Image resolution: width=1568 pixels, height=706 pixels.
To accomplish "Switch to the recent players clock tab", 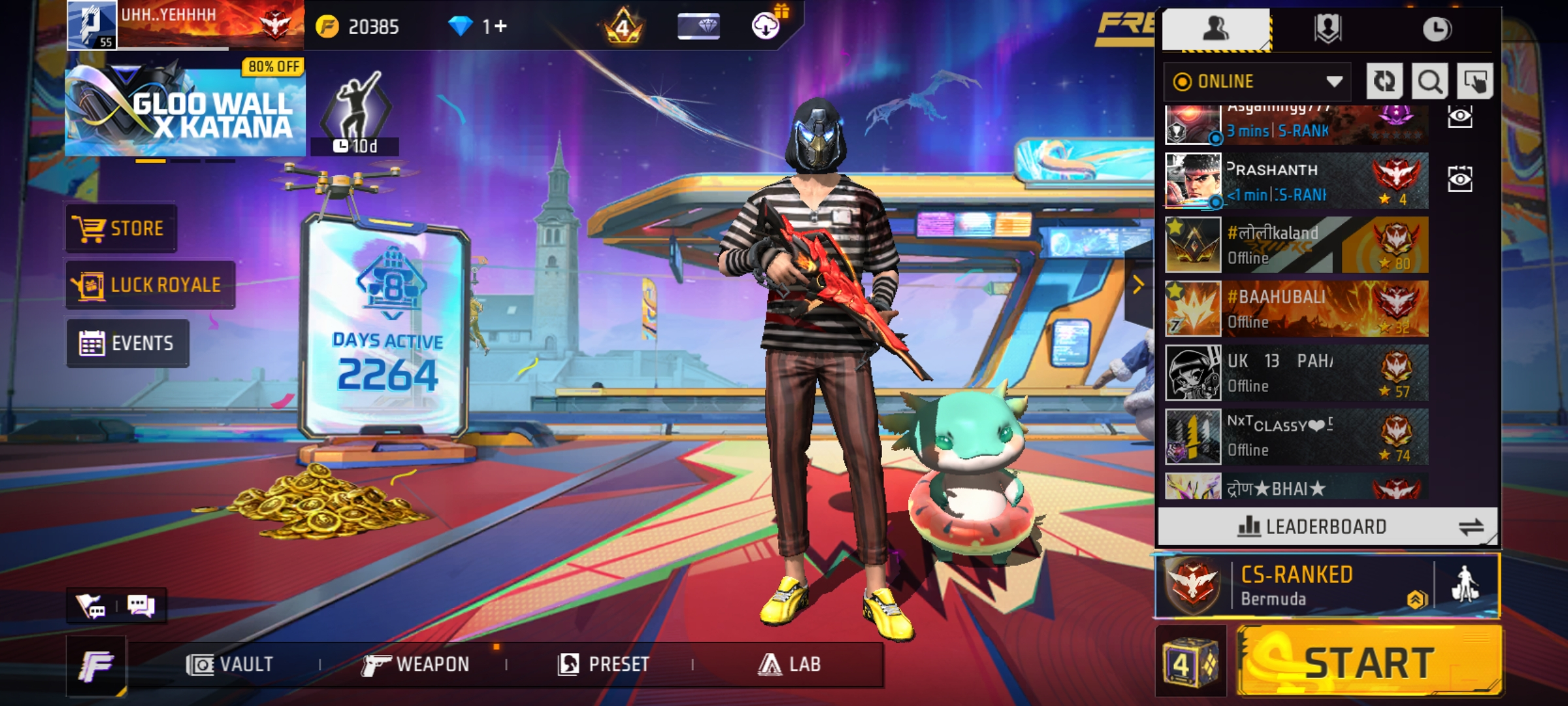I will pyautogui.click(x=1437, y=29).
